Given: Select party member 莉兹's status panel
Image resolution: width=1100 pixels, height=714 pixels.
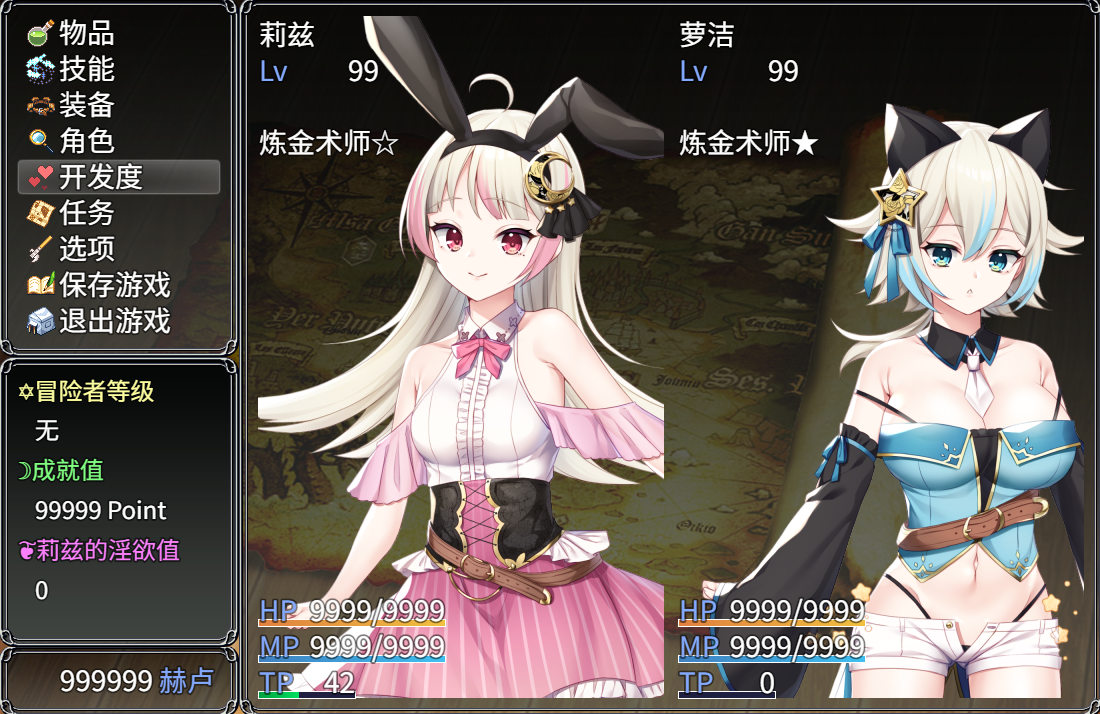Looking at the screenshot, I should 460,360.
